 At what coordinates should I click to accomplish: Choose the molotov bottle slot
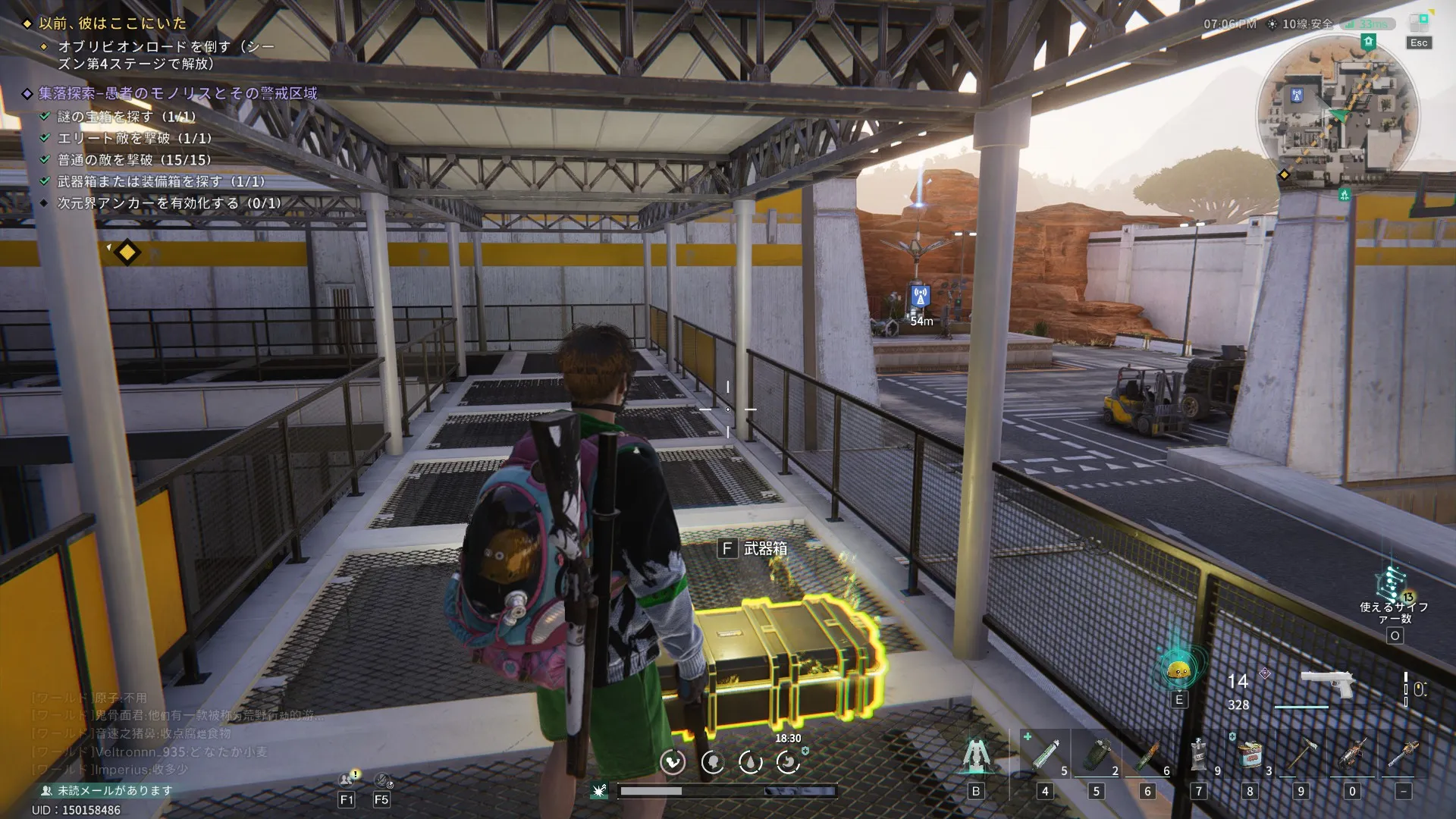coord(1147,755)
